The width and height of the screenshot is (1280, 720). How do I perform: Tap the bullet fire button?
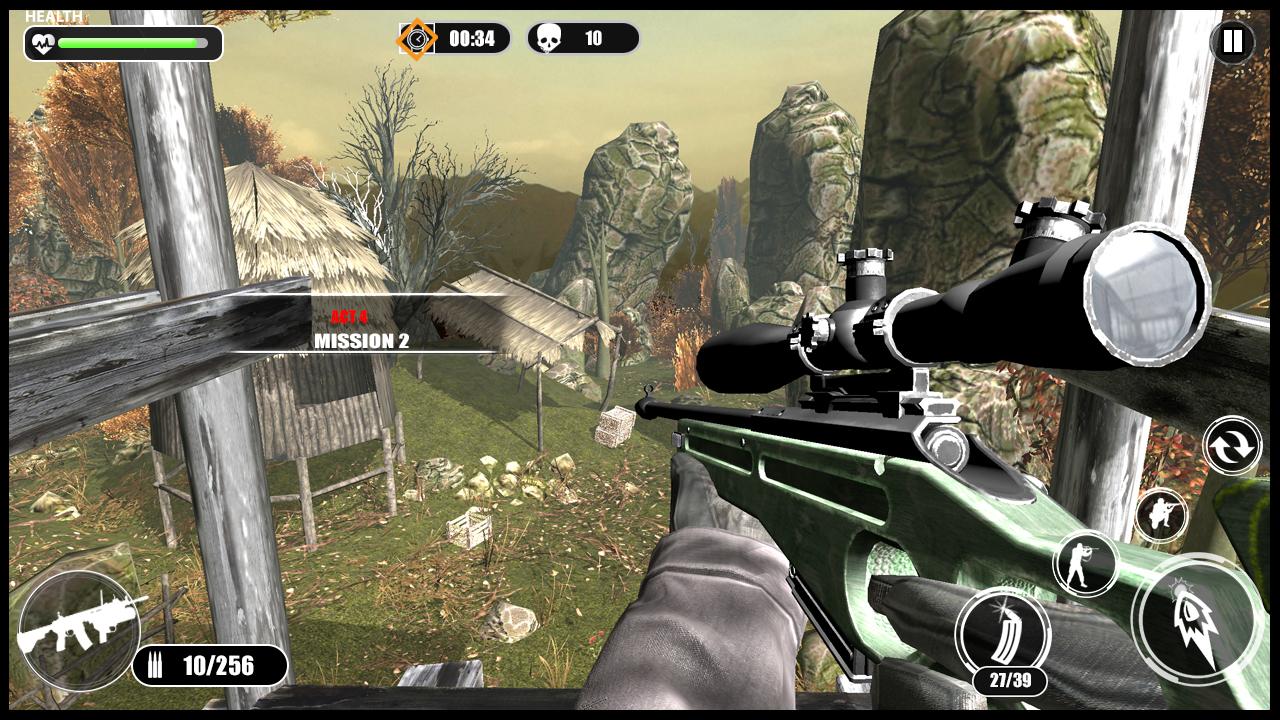[x=1197, y=619]
